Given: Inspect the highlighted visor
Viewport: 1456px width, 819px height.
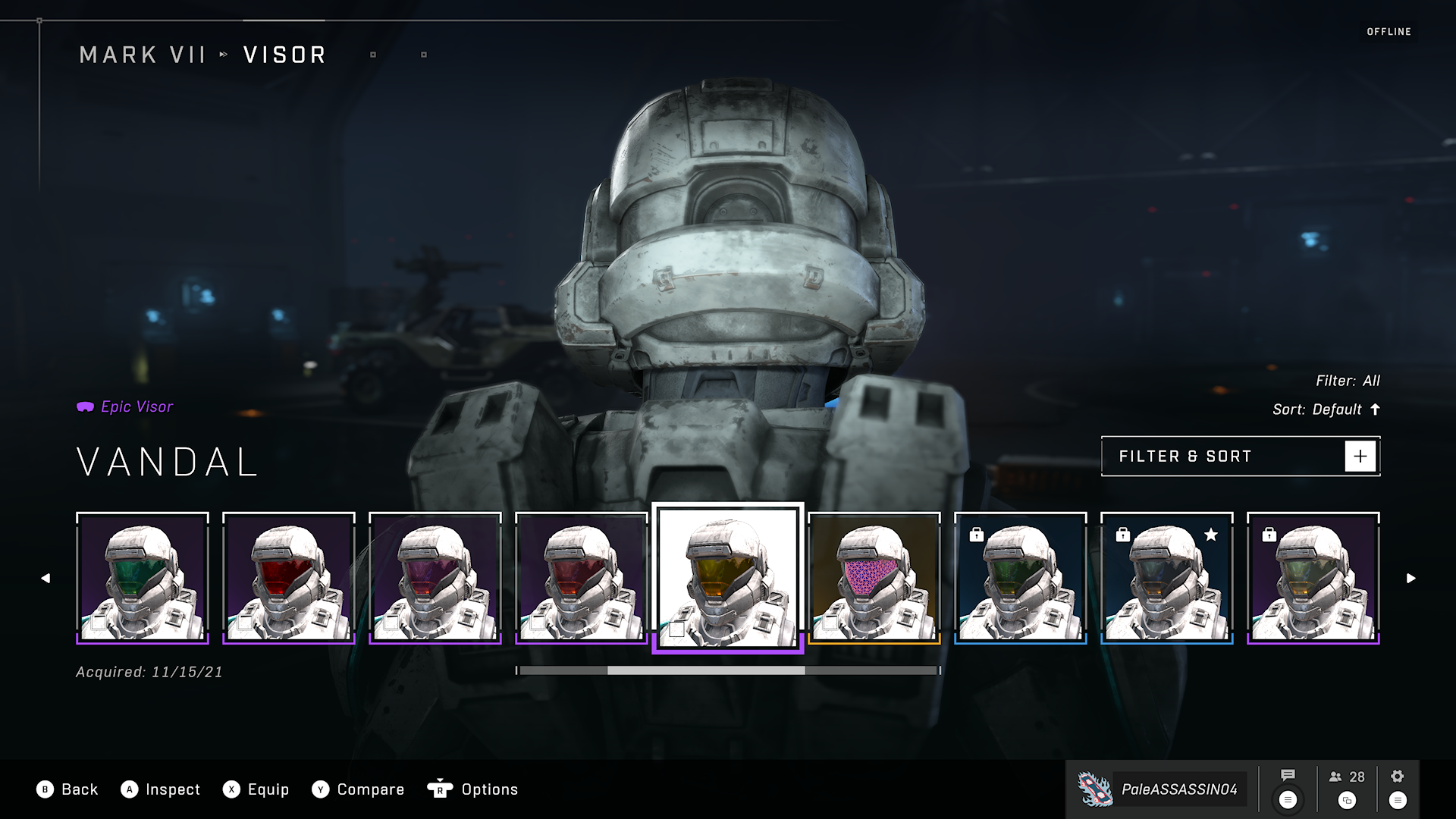Looking at the screenshot, I should click(161, 789).
